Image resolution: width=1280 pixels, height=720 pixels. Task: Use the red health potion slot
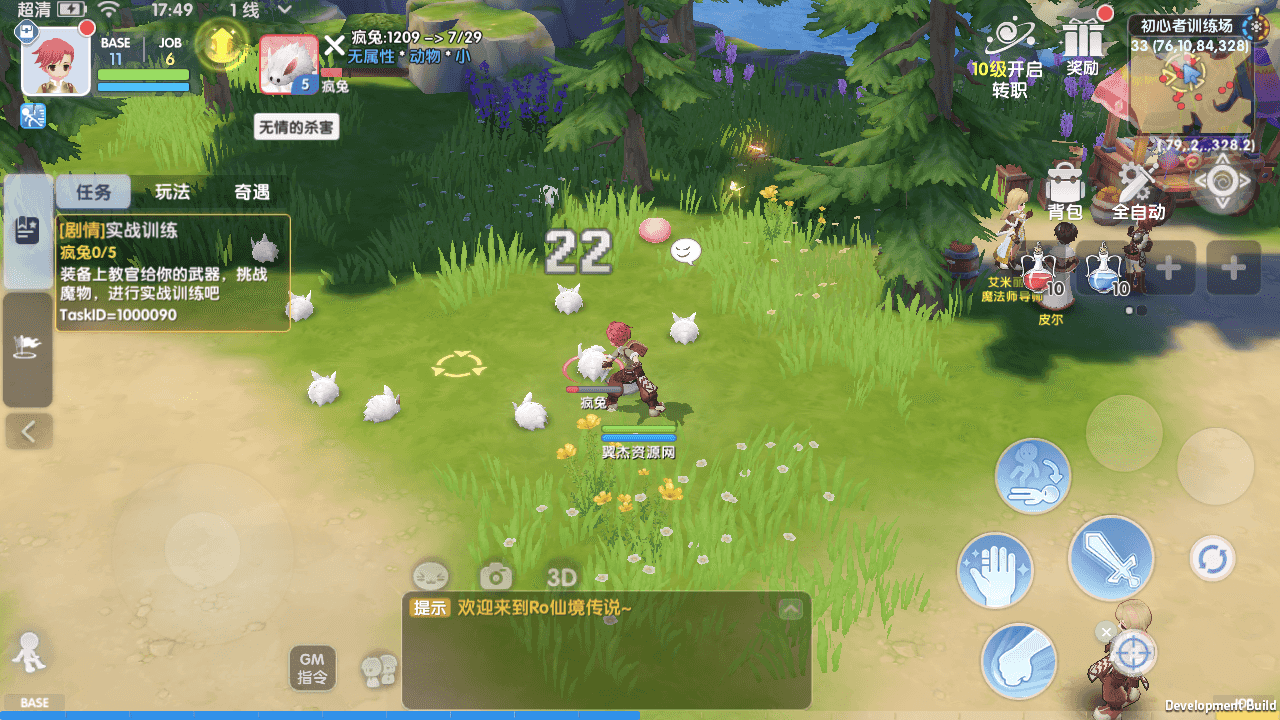pyautogui.click(x=1040, y=268)
